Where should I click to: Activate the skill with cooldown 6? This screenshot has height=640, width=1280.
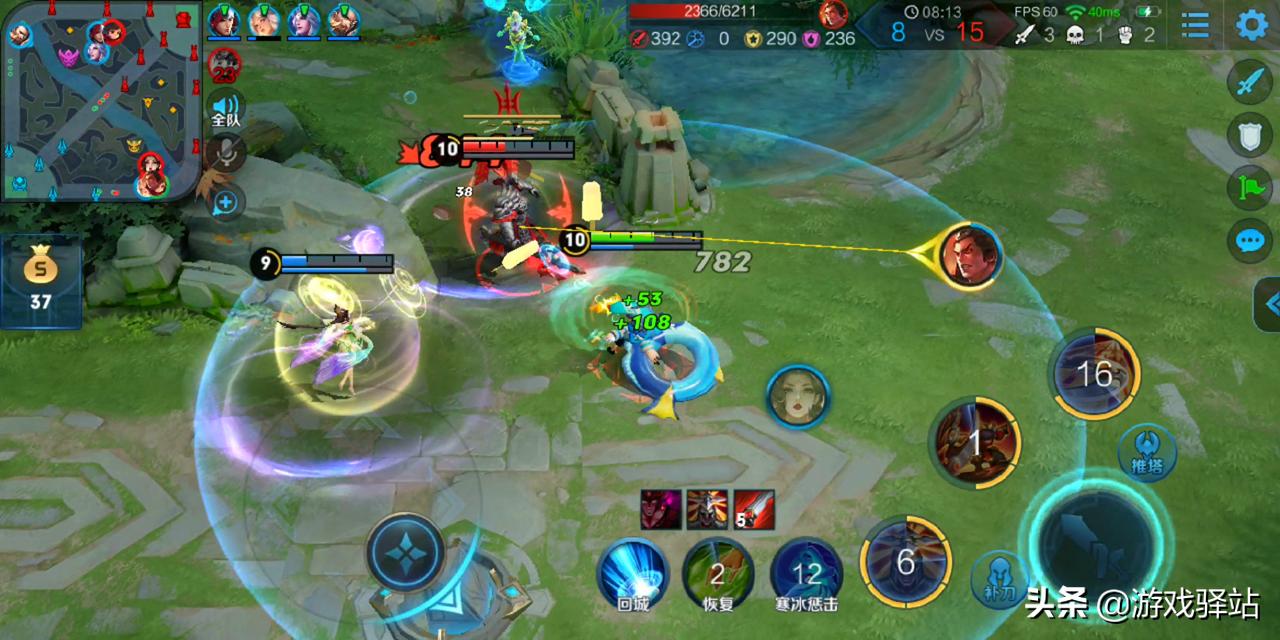pos(905,562)
